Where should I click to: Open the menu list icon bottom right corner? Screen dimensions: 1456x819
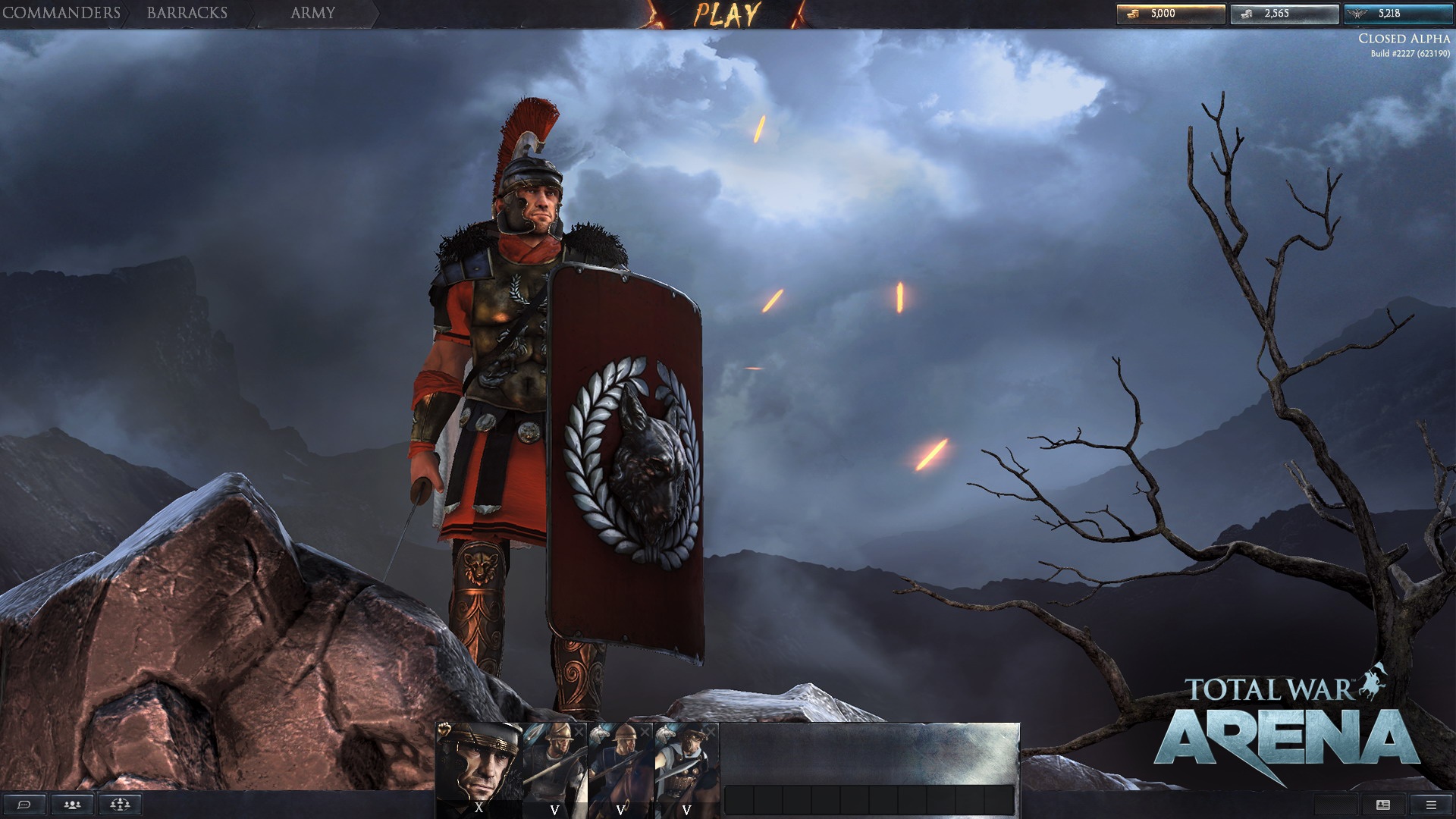[x=1429, y=805]
